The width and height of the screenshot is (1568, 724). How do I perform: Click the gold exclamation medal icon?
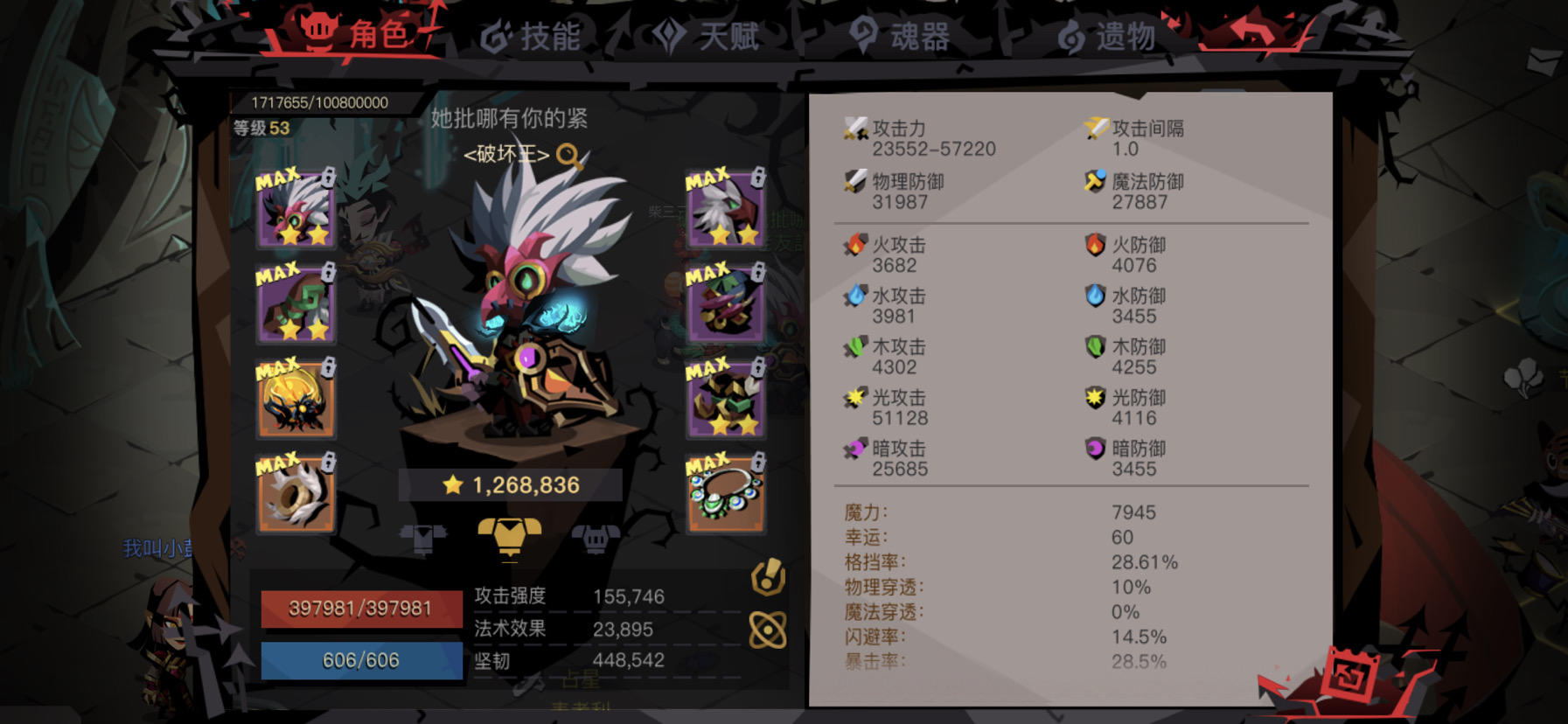pyautogui.click(x=768, y=576)
